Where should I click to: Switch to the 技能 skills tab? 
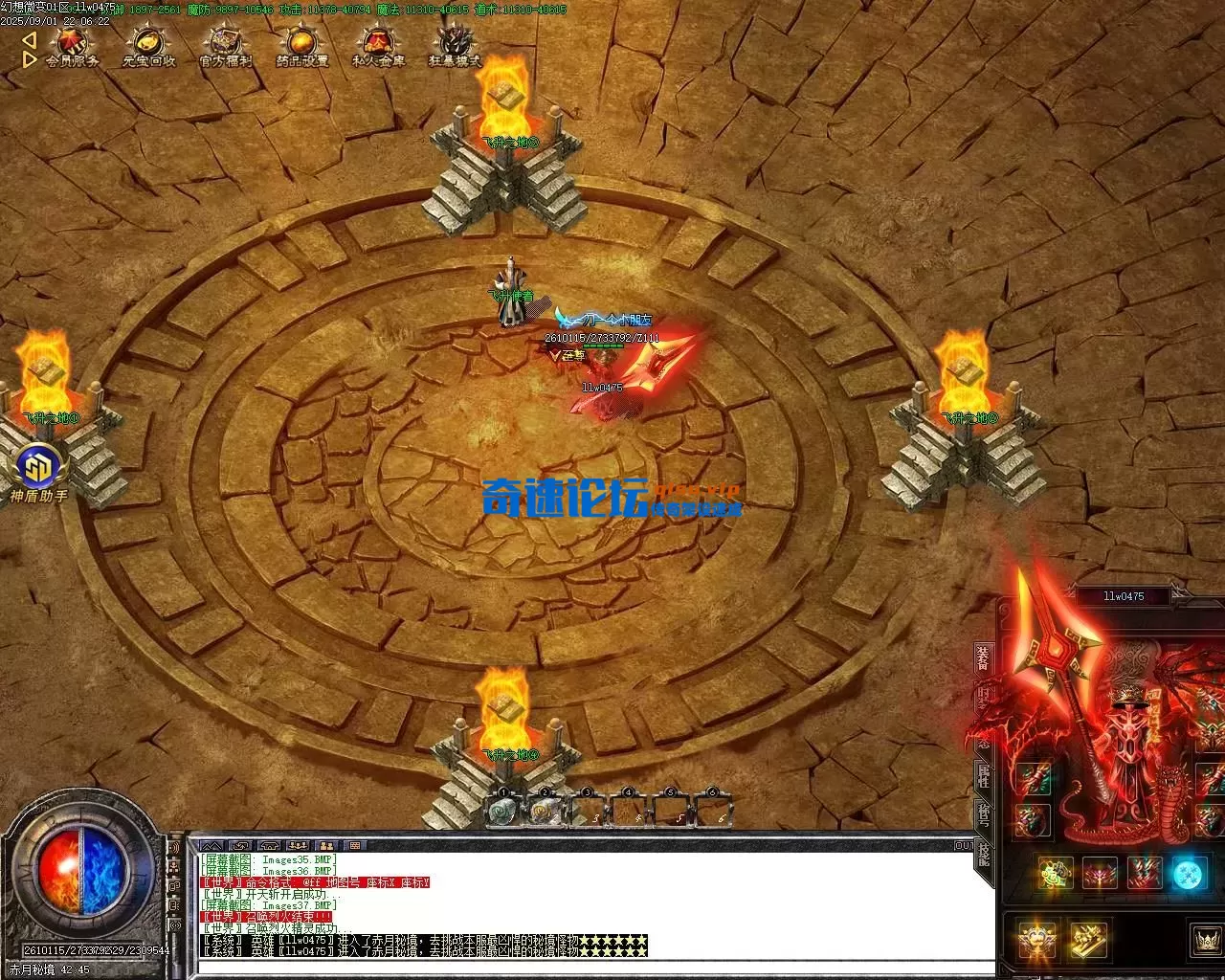[983, 854]
